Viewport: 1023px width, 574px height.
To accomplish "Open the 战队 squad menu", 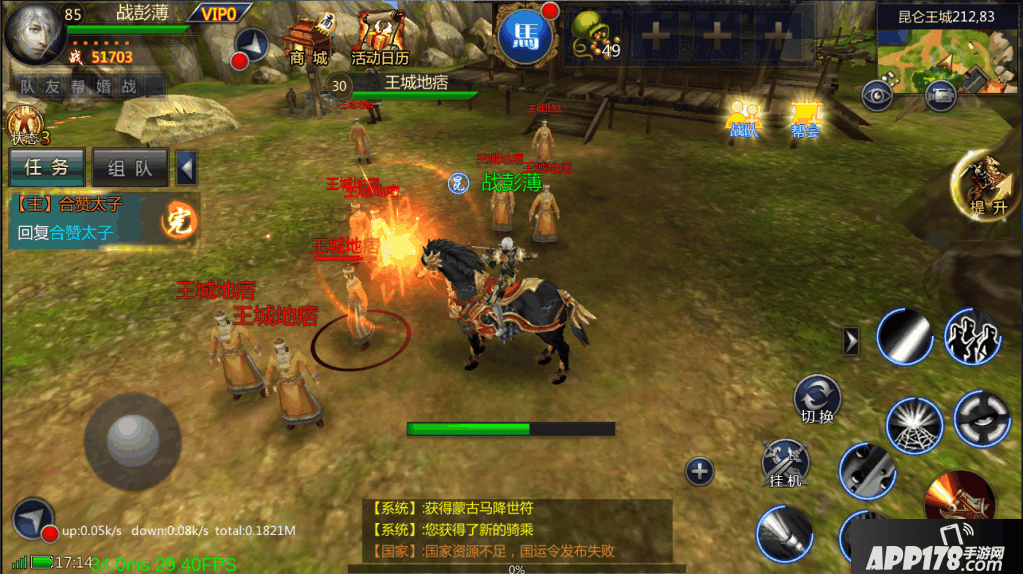I will pyautogui.click(x=743, y=118).
